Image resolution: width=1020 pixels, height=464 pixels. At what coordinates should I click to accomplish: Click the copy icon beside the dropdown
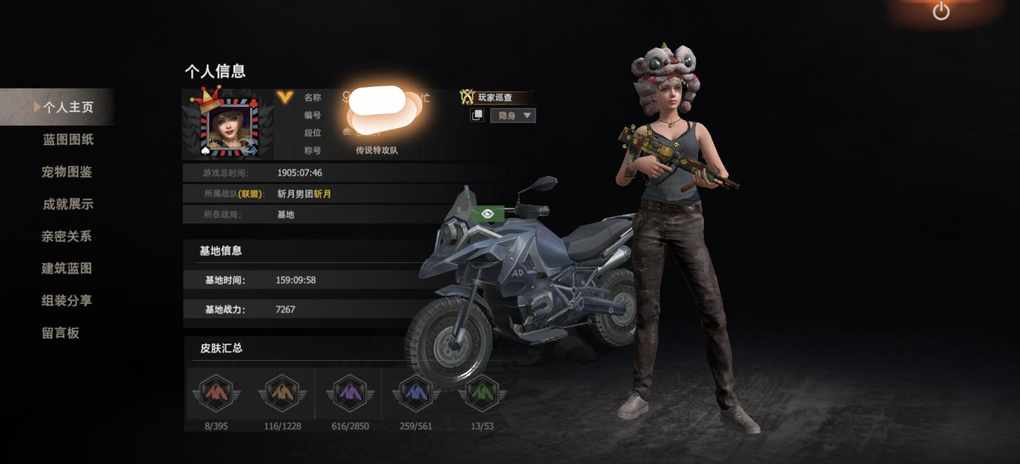click(x=478, y=116)
